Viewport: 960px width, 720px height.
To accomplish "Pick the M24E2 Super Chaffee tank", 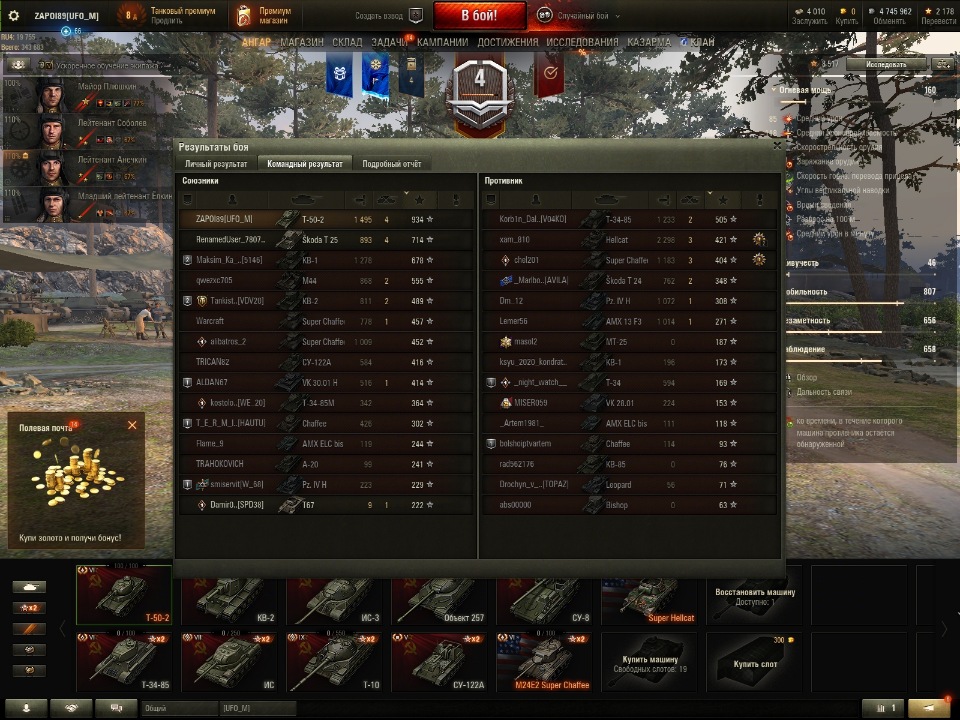I will point(547,662).
